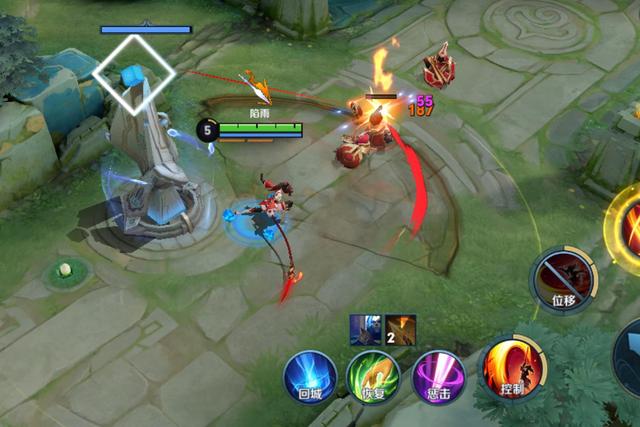Image resolution: width=640 pixels, height=427 pixels.
Task: Select the blue hero portrait buff icon
Action: pyautogui.click(x=363, y=329)
